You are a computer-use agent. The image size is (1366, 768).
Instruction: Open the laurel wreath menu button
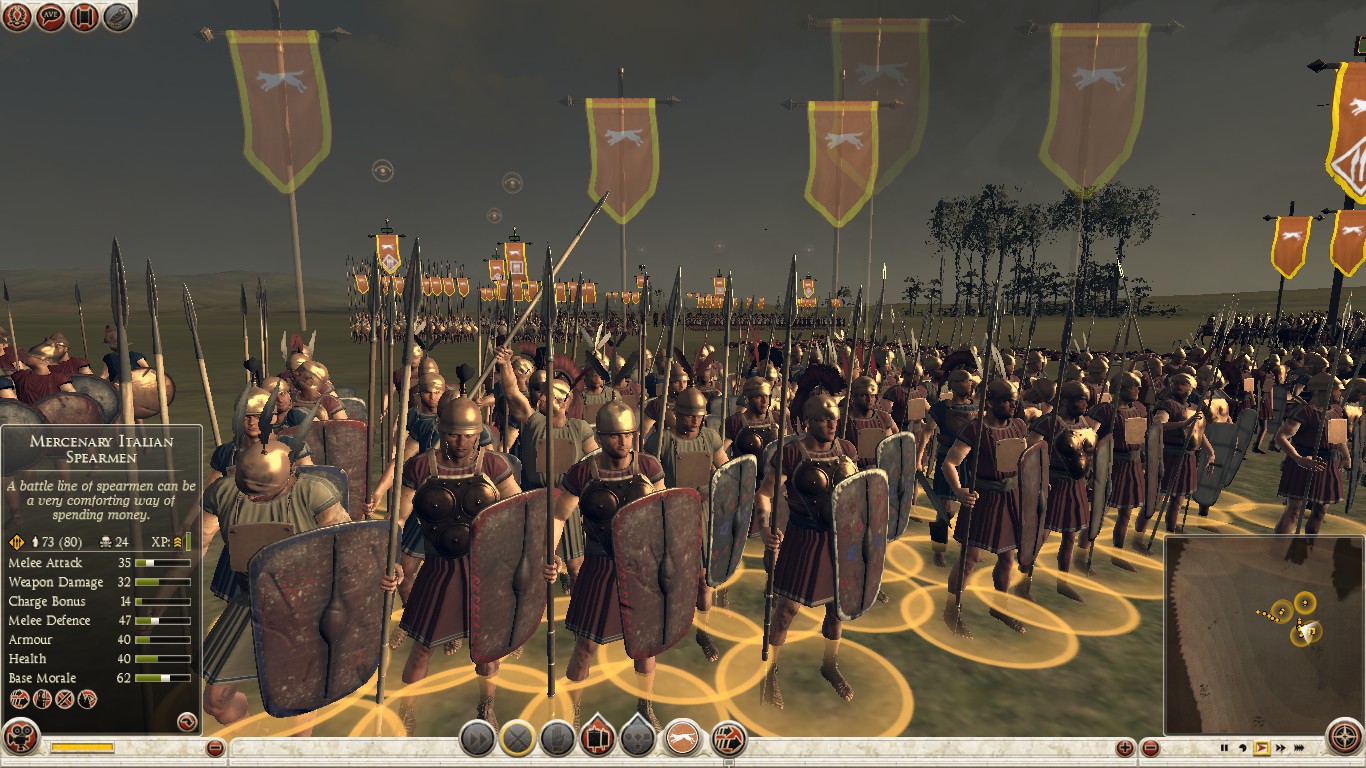(x=17, y=16)
